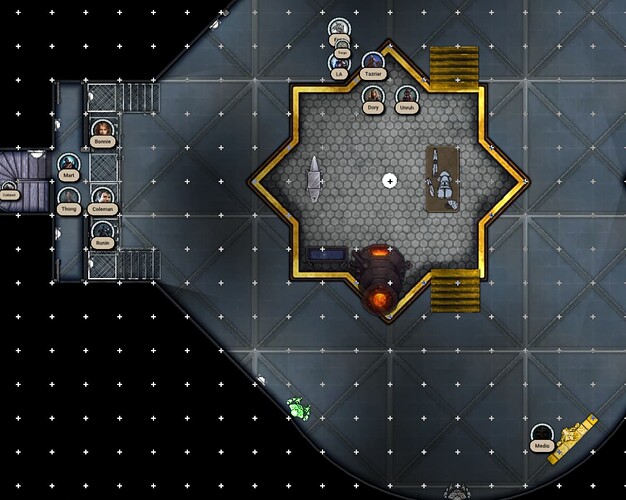This screenshot has width=626, height=500.
Task: Select the LA token
Action: (x=340, y=62)
